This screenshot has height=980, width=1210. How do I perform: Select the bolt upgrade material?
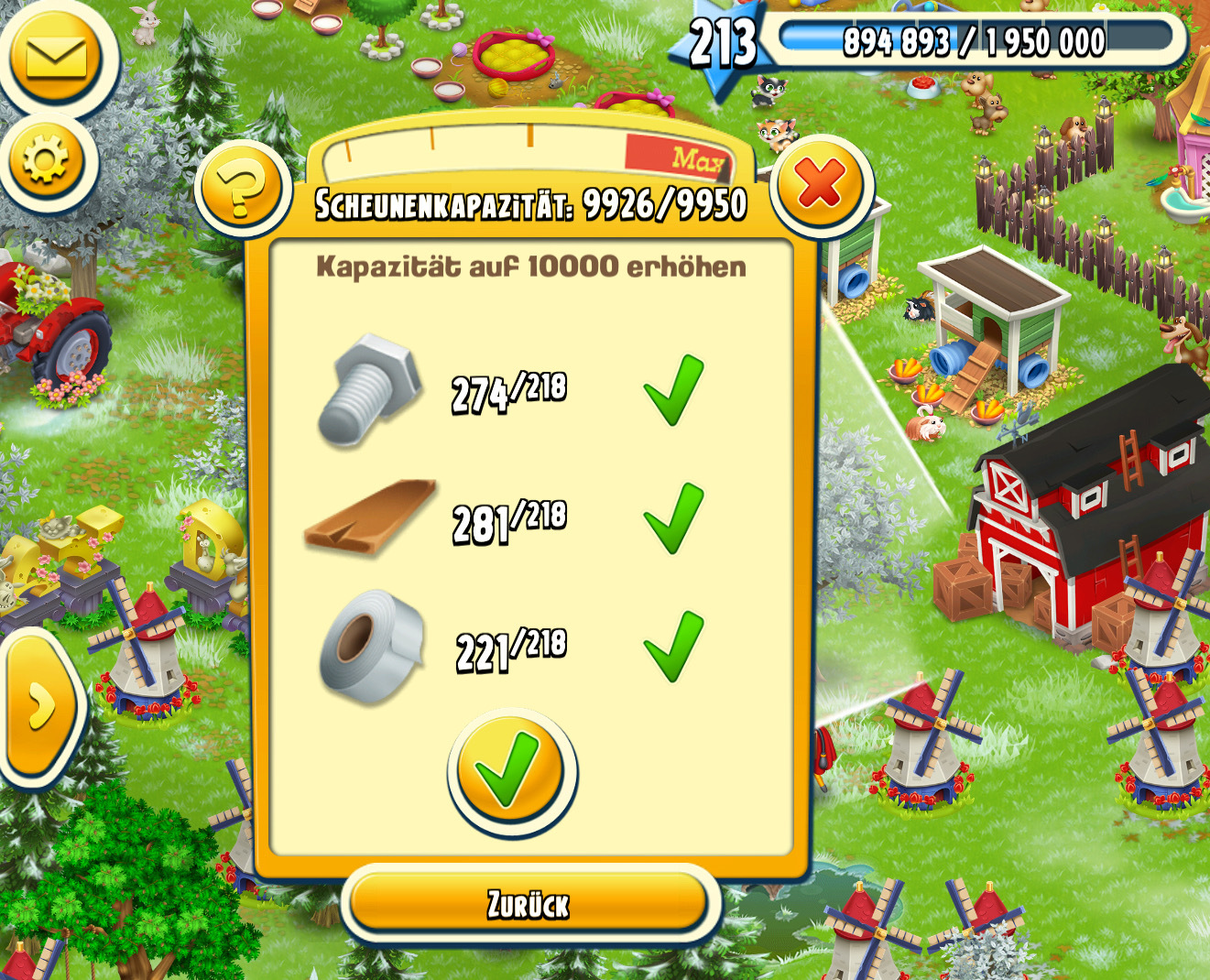coord(369,389)
